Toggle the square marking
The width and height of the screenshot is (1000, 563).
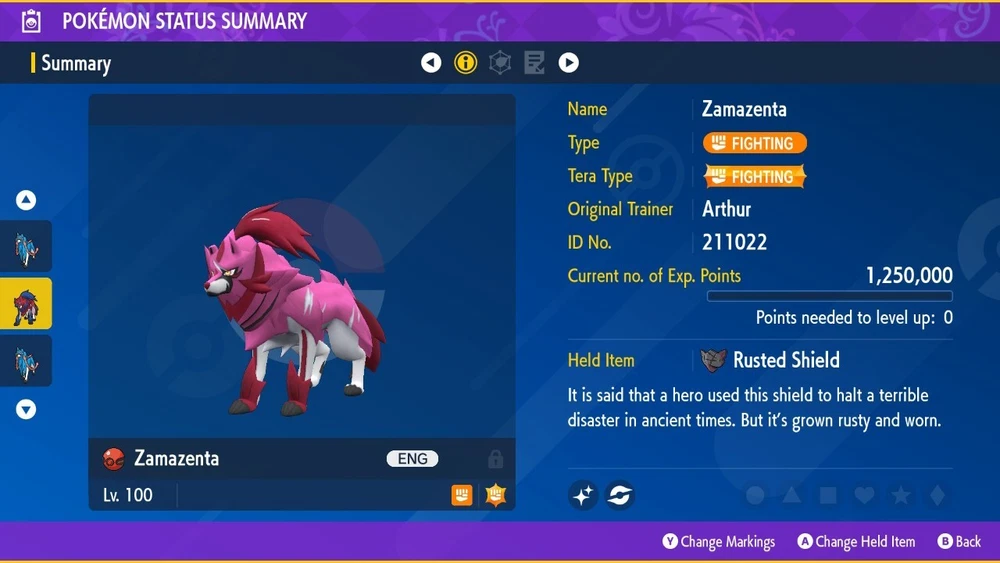coord(828,495)
